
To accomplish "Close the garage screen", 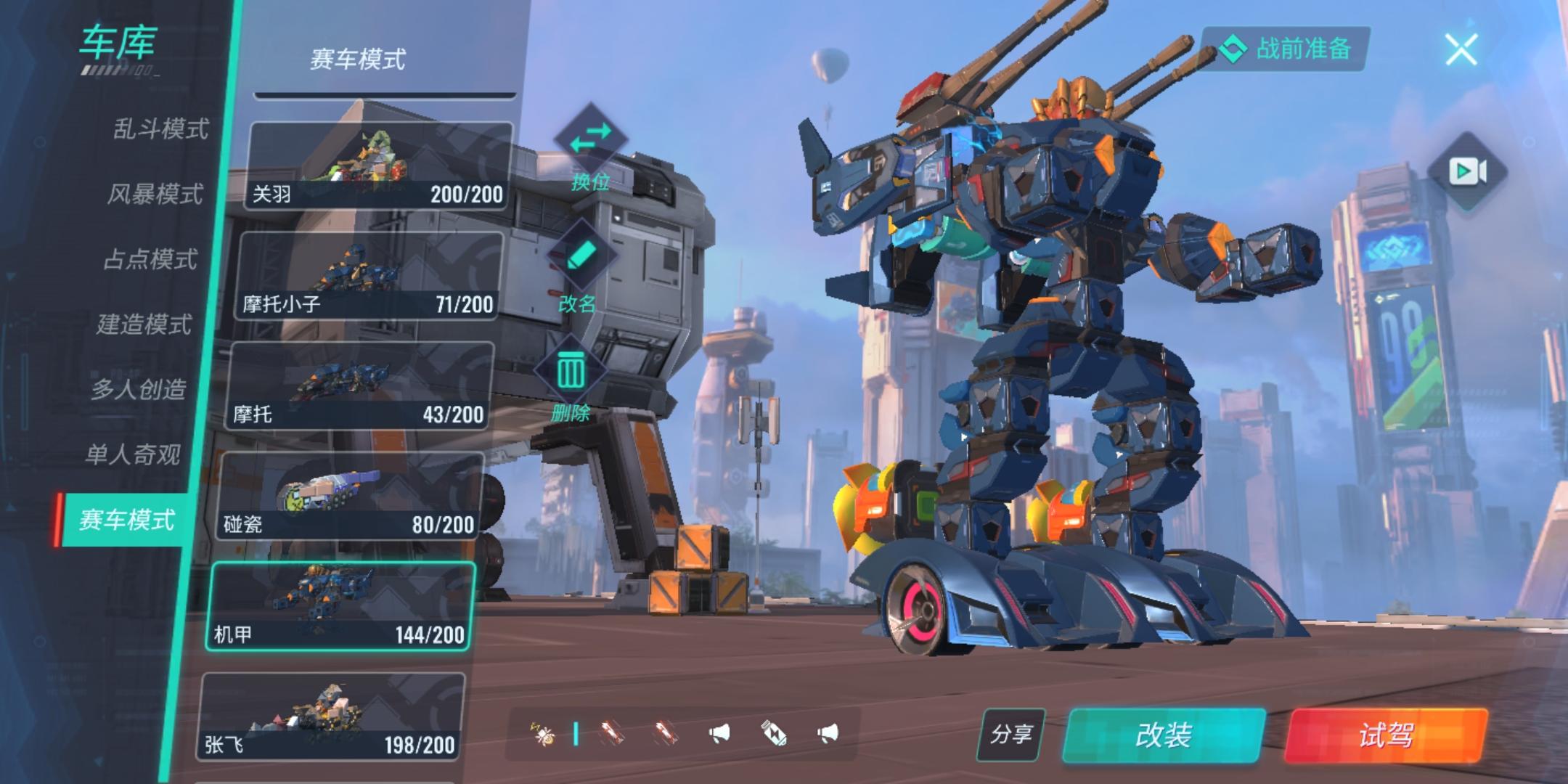I will coord(1461,49).
